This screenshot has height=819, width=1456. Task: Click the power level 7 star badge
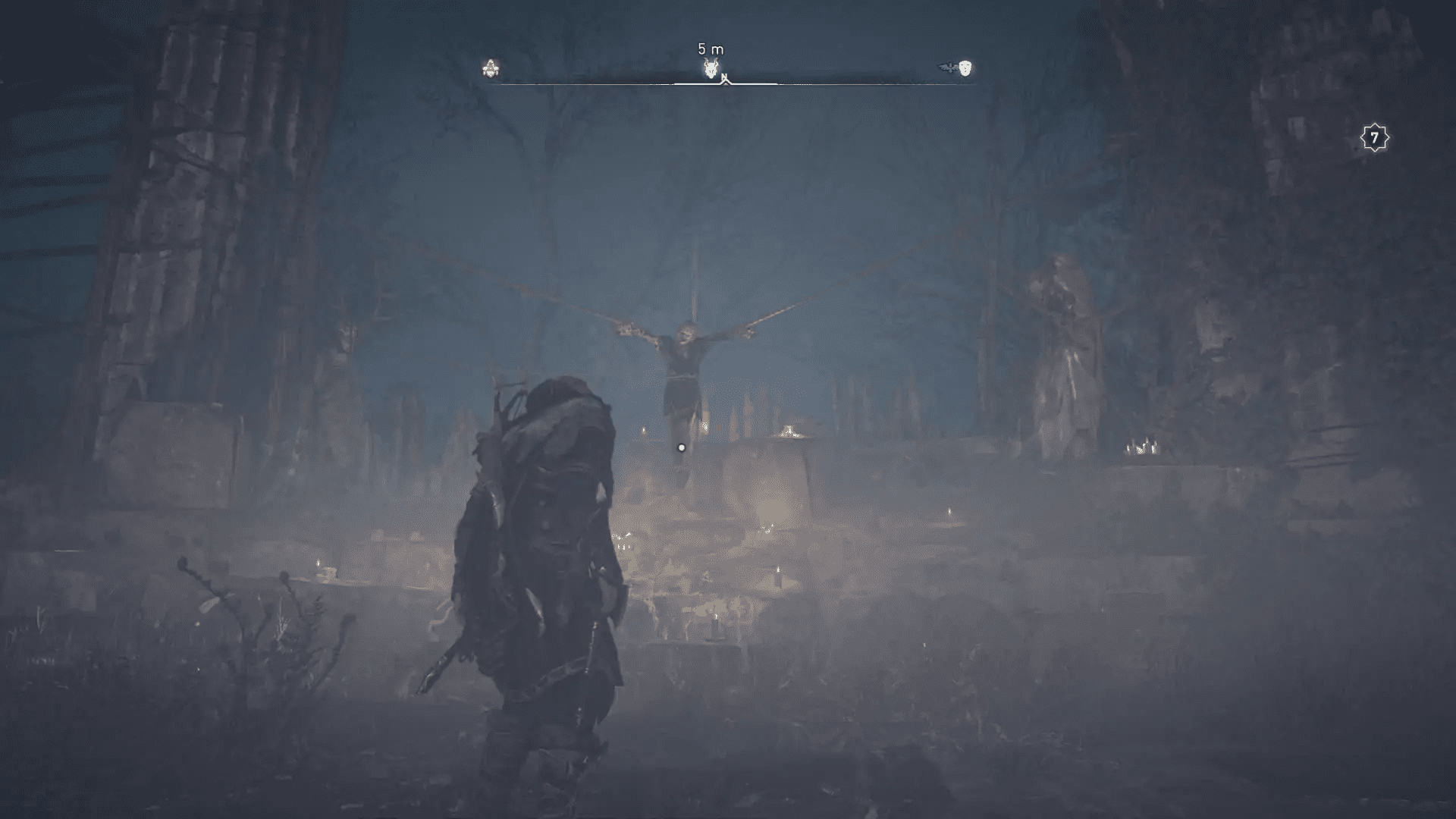click(x=1374, y=138)
